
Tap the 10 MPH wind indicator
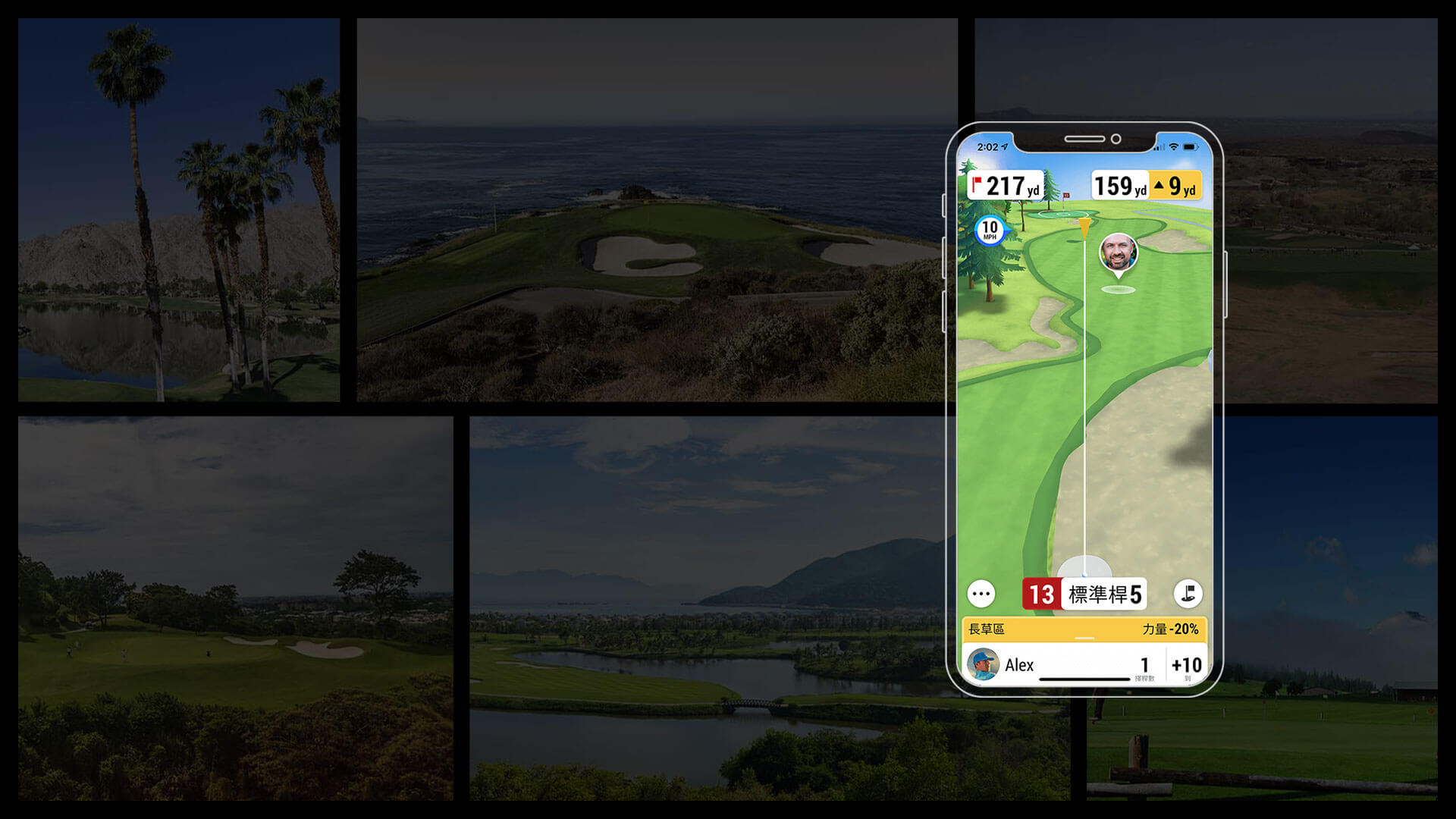click(x=990, y=230)
